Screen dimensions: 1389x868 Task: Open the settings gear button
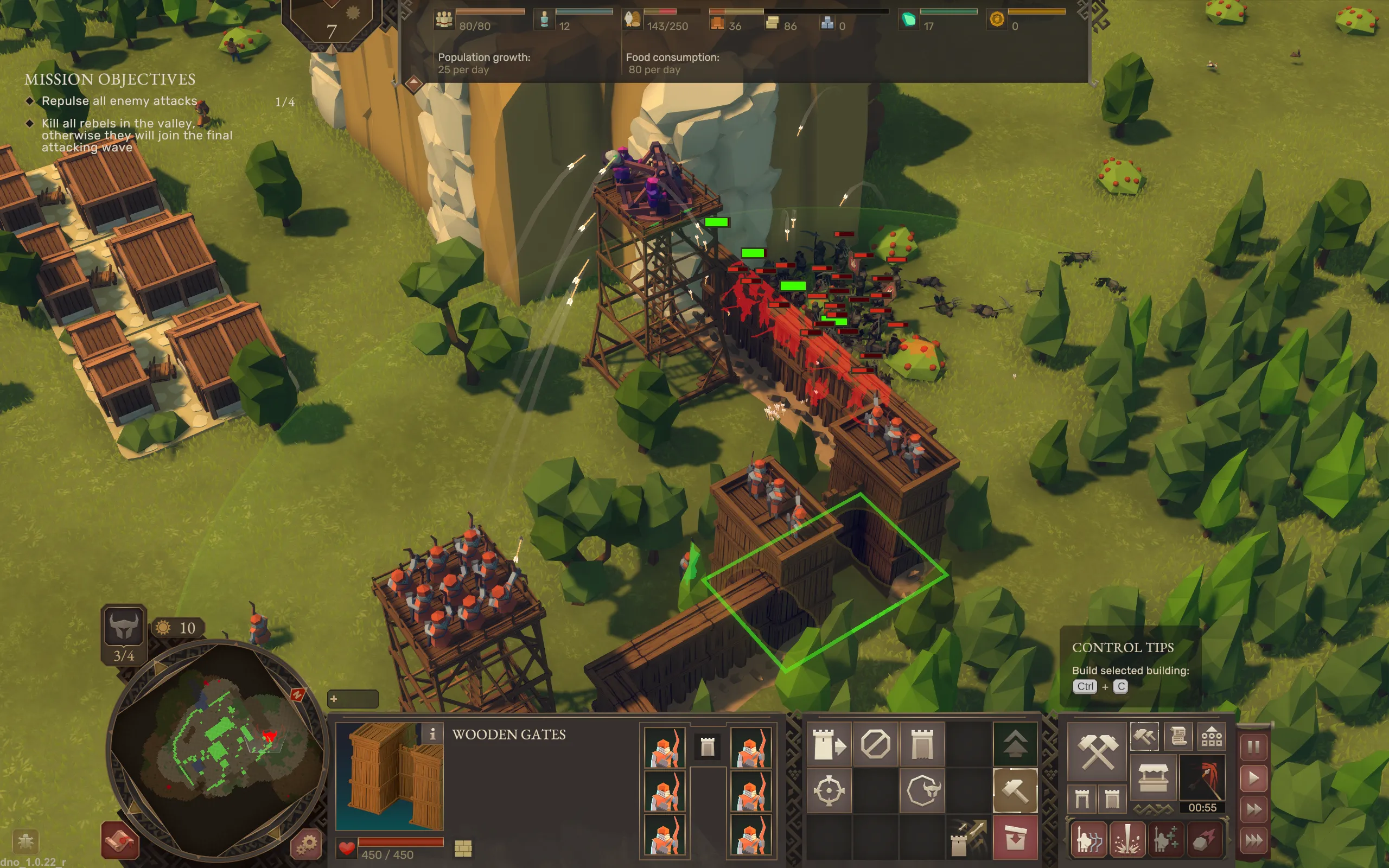point(307,844)
